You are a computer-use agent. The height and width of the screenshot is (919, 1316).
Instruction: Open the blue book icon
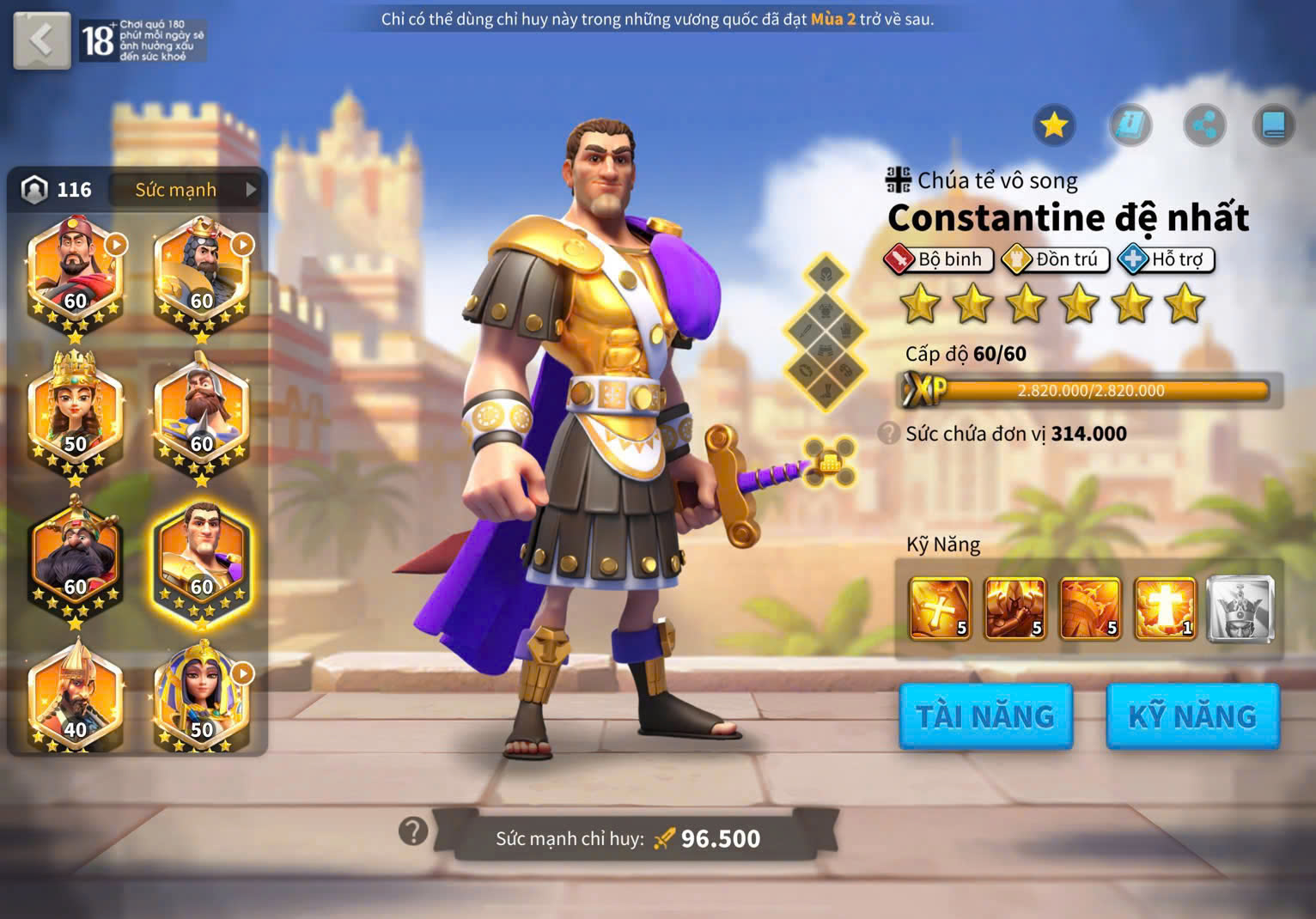[1273, 126]
